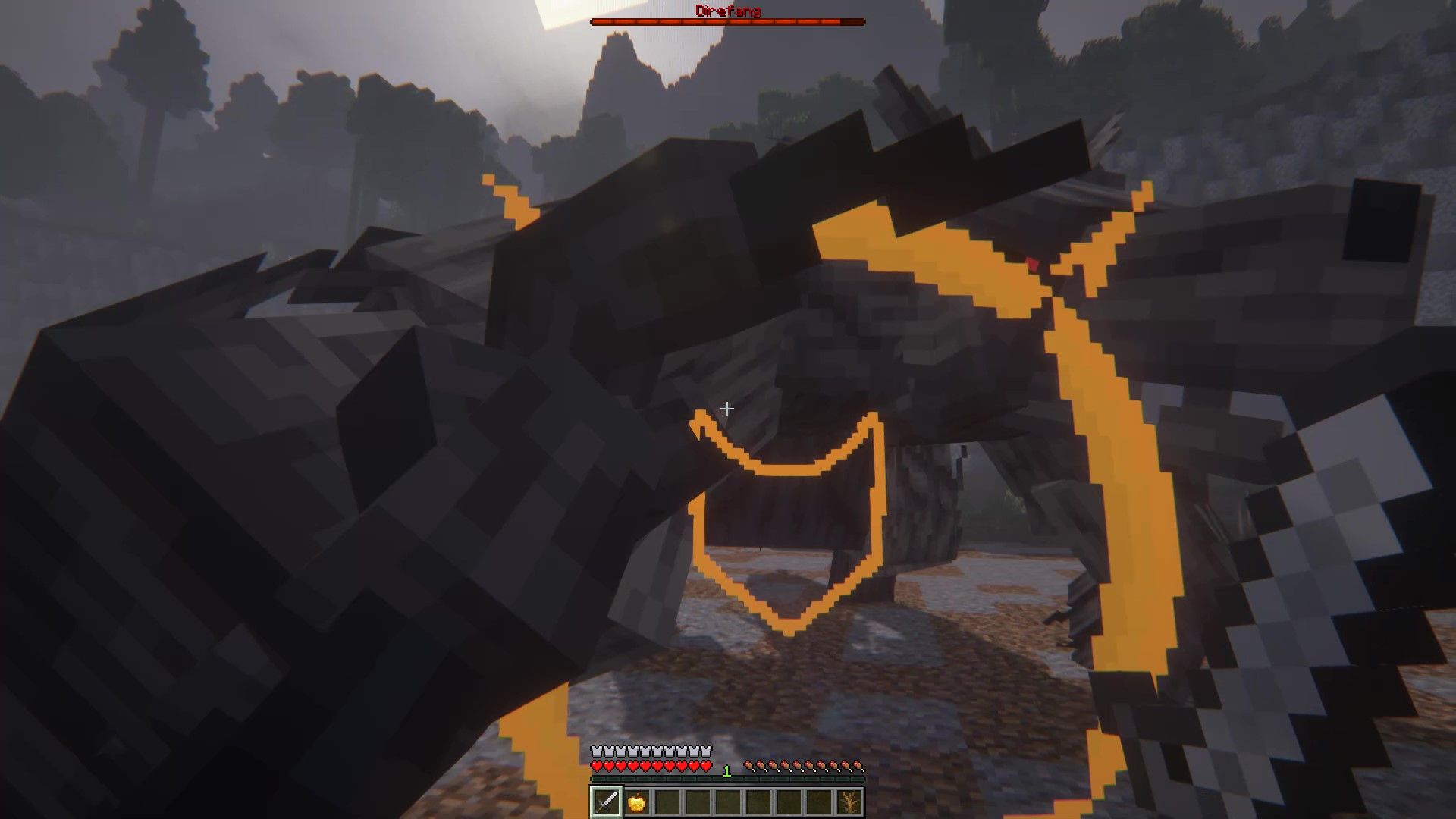Click the crosshair at screen center

727,409
